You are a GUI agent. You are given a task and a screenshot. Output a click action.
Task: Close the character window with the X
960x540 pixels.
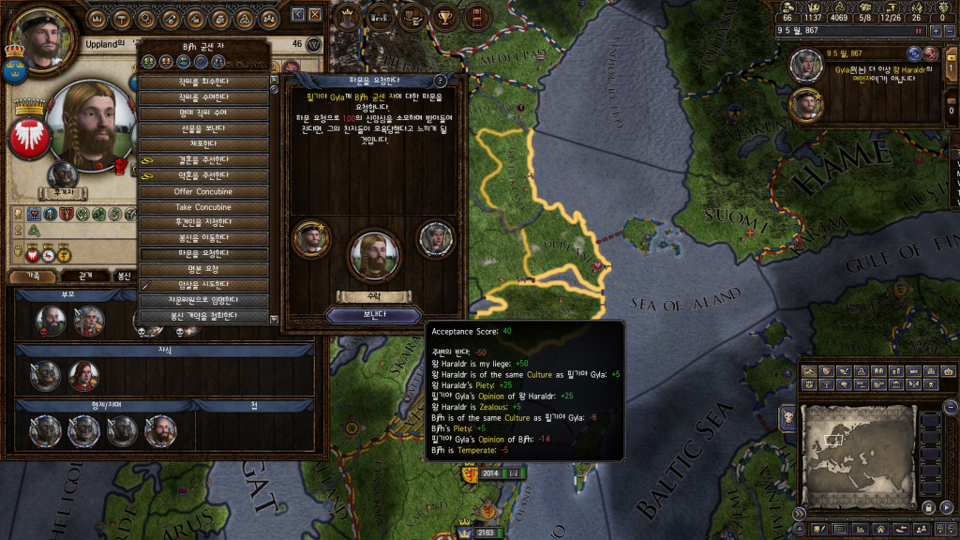point(315,15)
